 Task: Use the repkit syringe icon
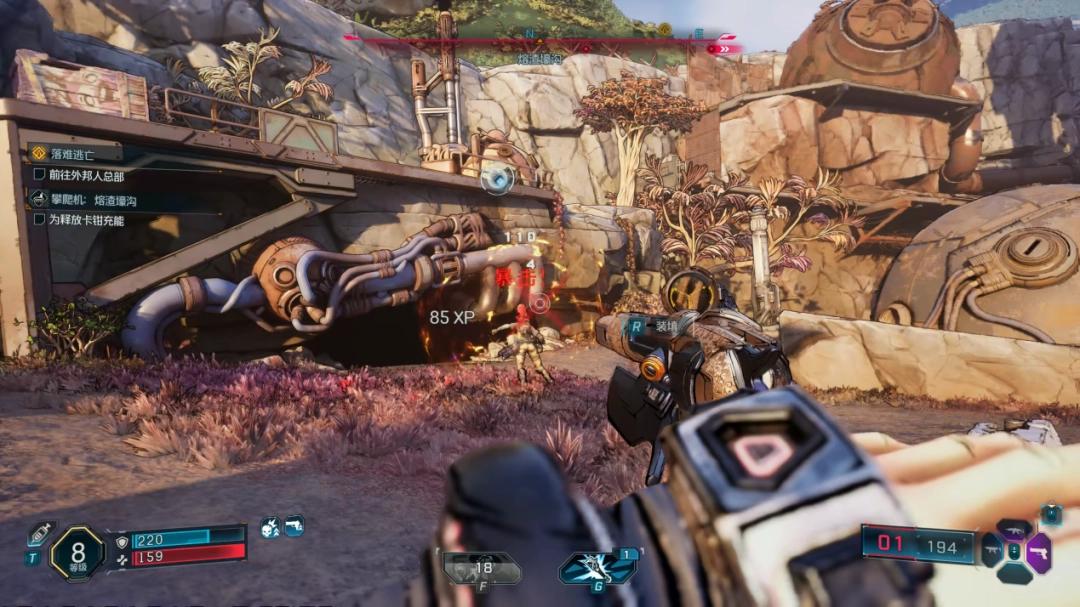point(40,533)
